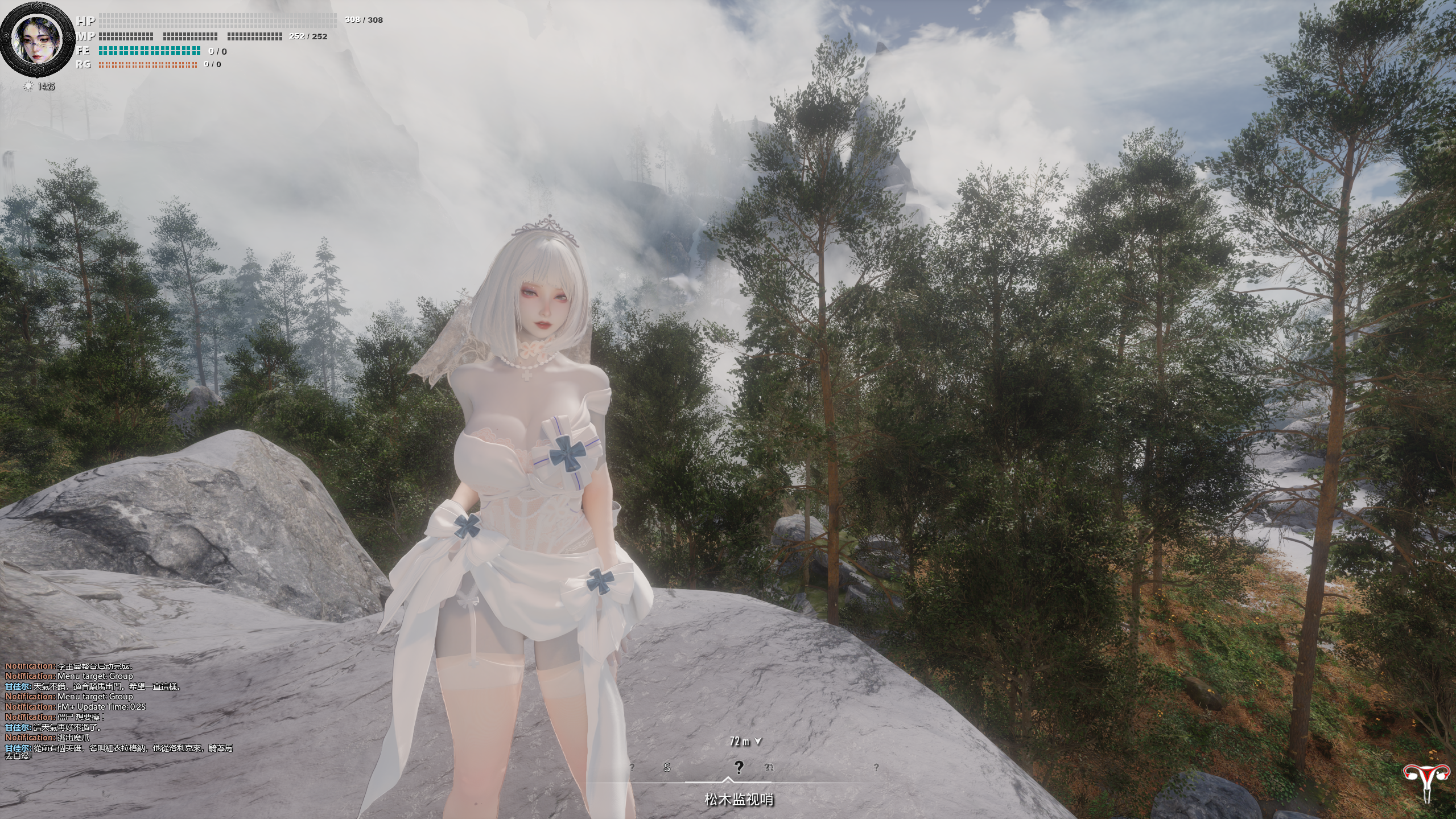
Task: Select the bold question mark compass marker
Action: click(x=739, y=768)
